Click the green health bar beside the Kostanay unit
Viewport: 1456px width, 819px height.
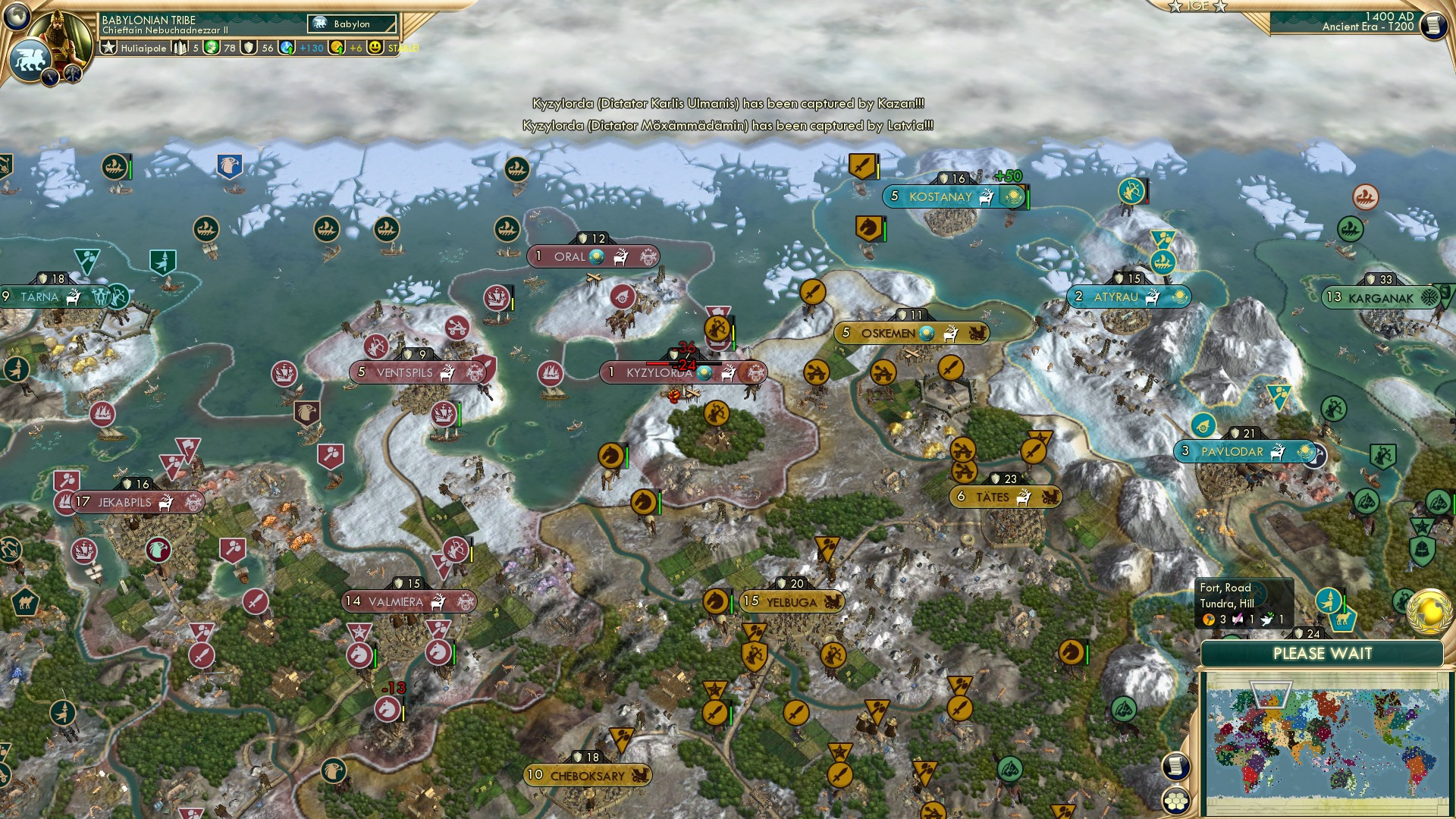[1028, 199]
